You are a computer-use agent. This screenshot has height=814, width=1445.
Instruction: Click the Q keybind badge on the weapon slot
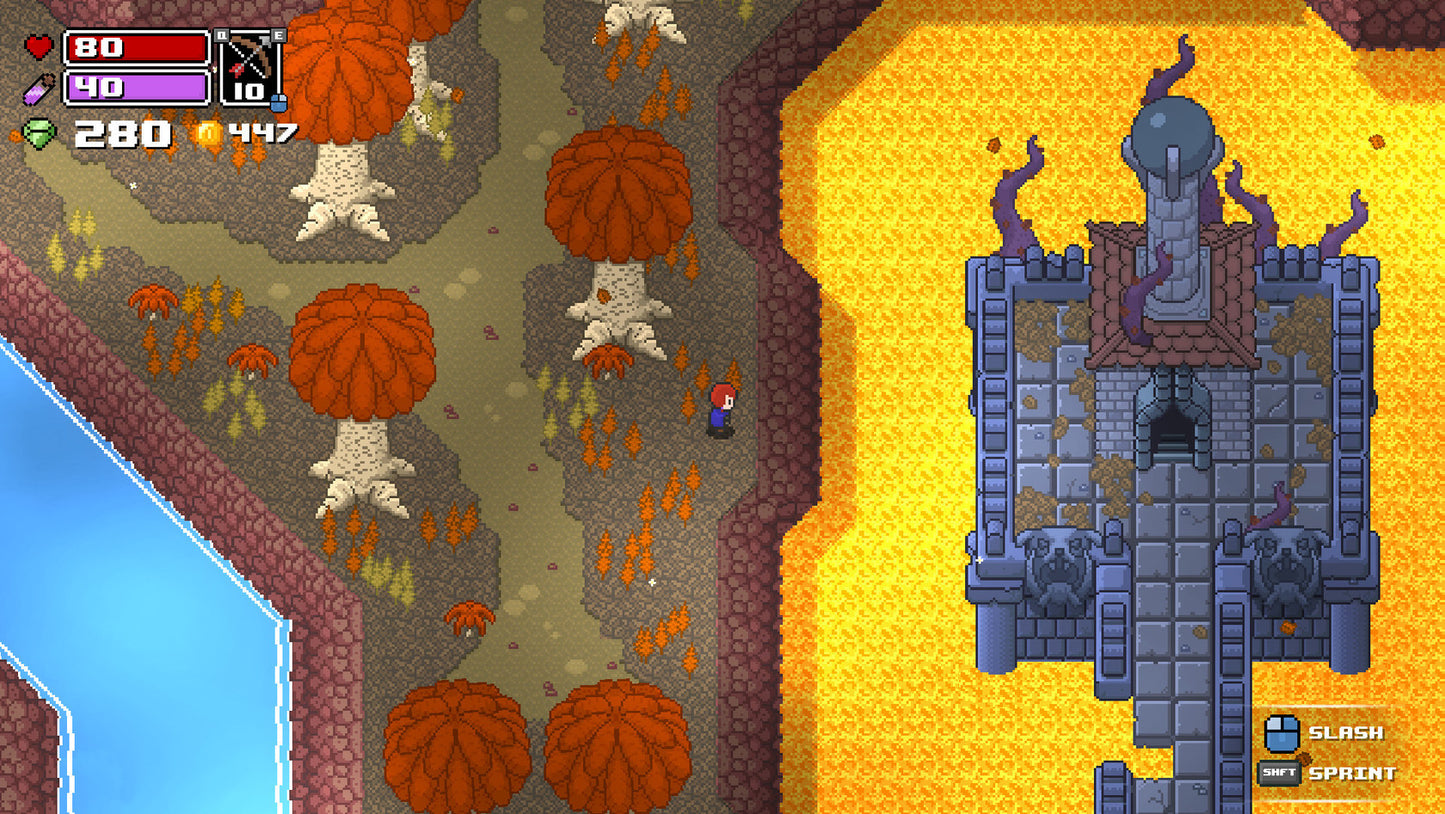point(222,34)
